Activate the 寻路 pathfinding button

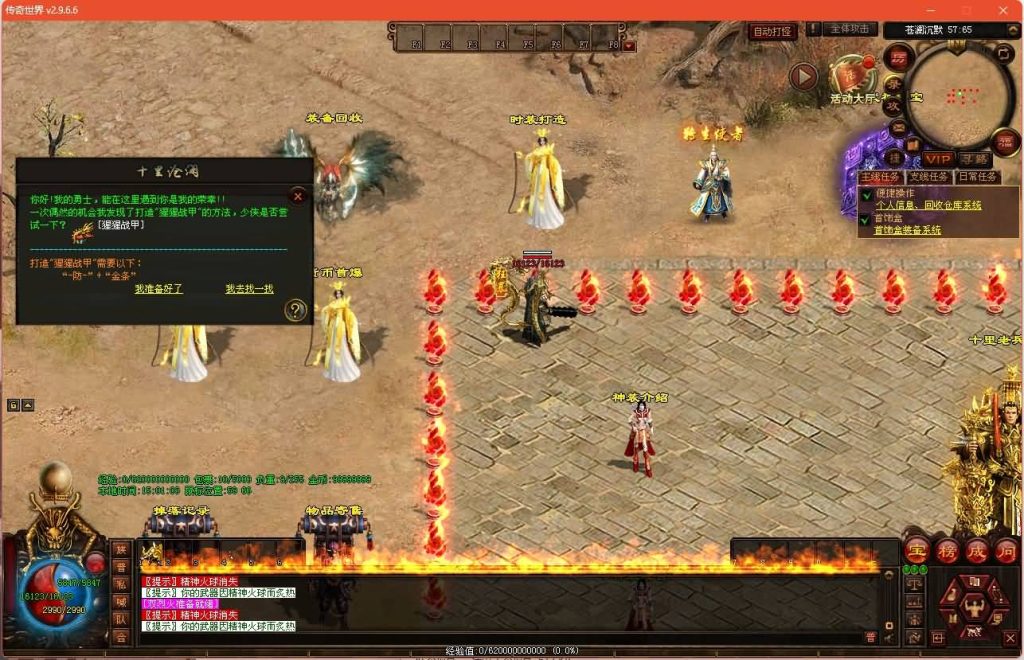[973, 159]
